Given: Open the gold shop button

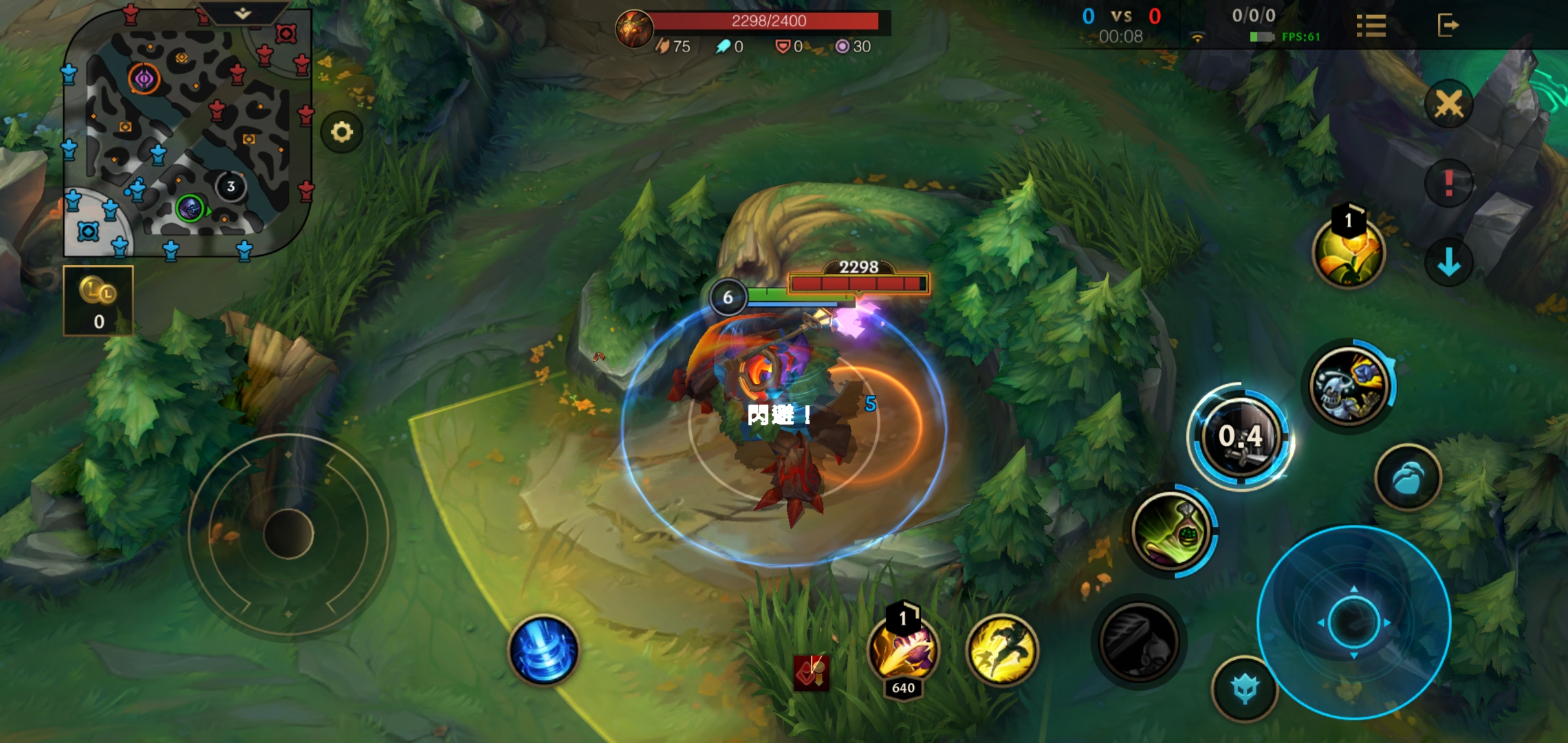Looking at the screenshot, I should pos(98,301).
